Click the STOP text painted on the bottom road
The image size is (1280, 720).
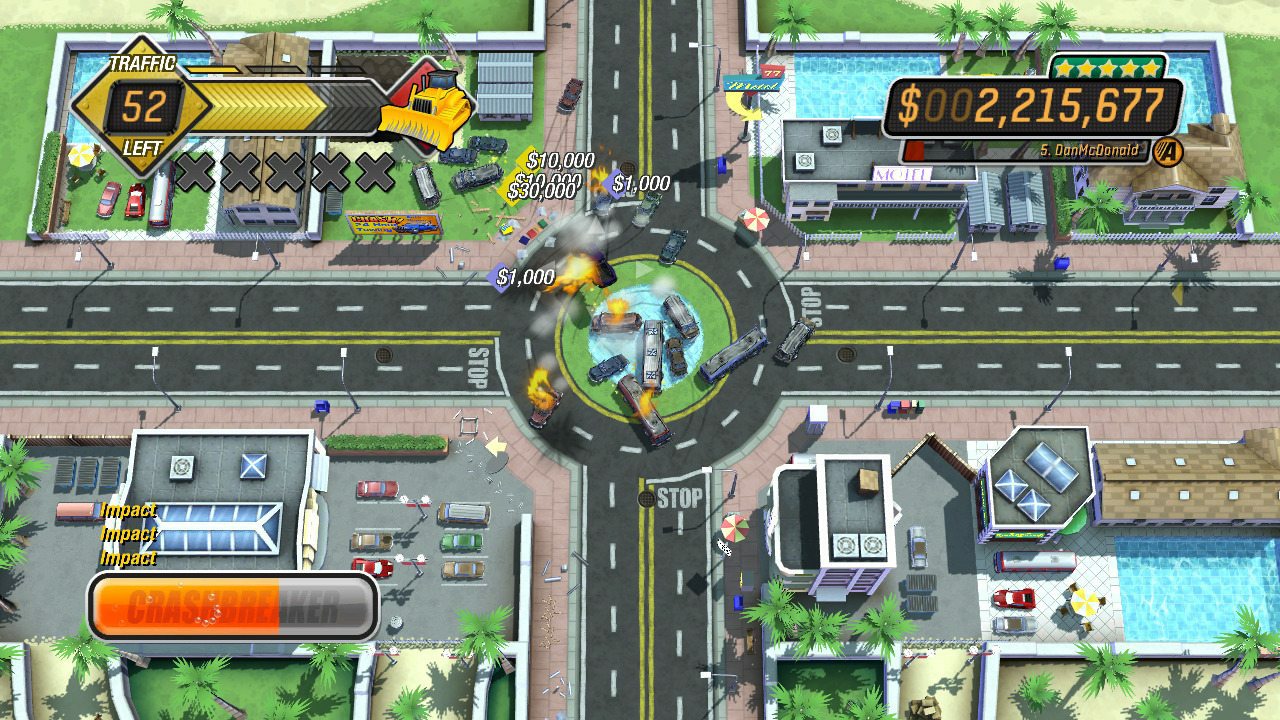tap(679, 492)
